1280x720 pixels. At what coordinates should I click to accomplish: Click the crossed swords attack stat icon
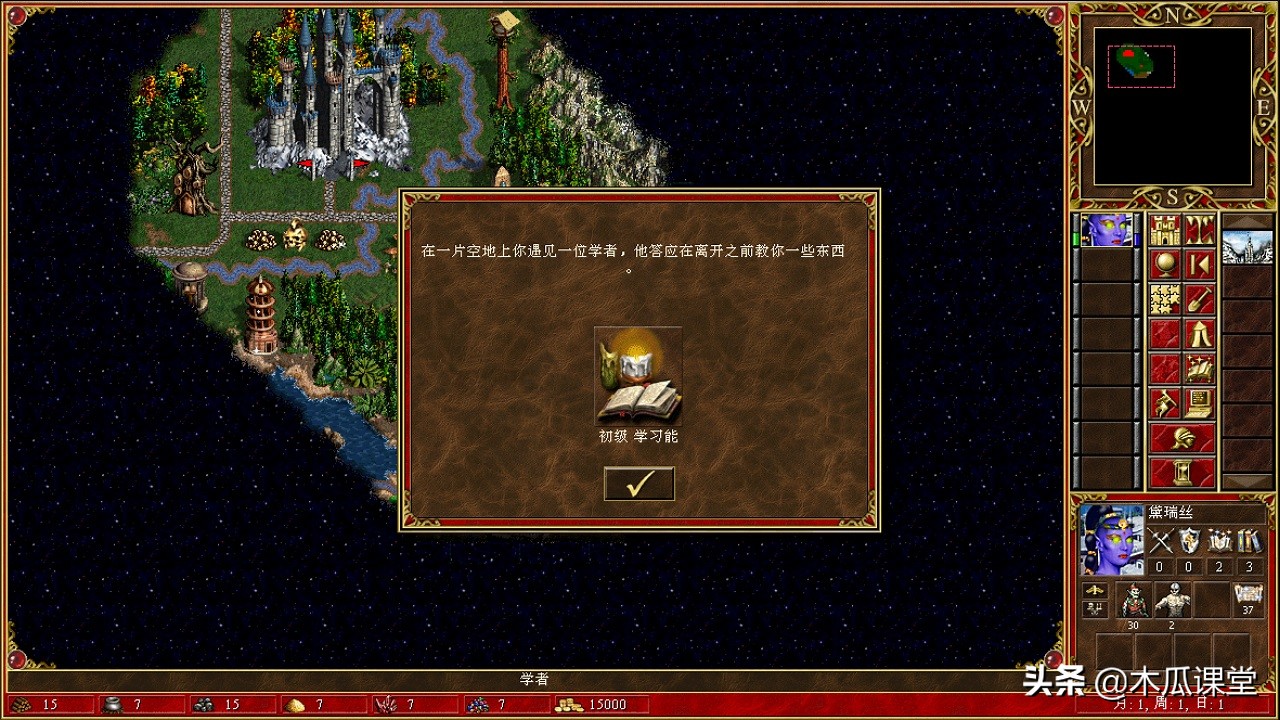[1161, 541]
